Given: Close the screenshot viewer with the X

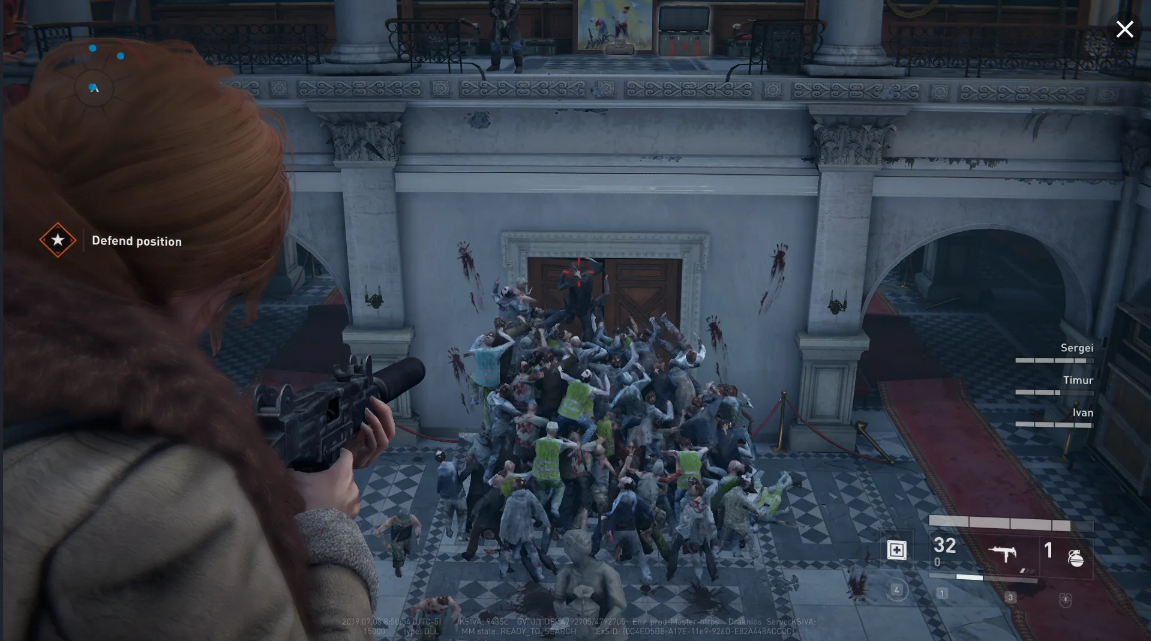Looking at the screenshot, I should coord(1125,29).
